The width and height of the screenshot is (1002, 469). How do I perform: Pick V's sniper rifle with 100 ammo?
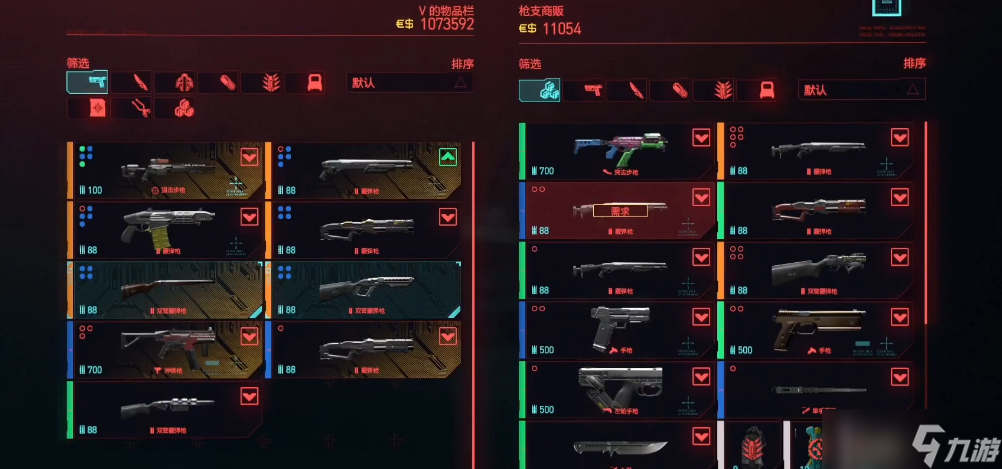pos(166,170)
